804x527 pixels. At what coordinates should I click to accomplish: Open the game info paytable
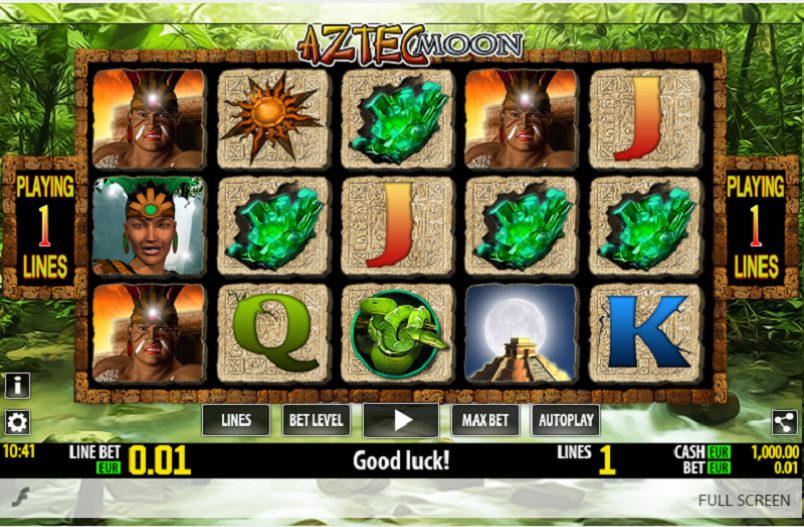[x=17, y=385]
